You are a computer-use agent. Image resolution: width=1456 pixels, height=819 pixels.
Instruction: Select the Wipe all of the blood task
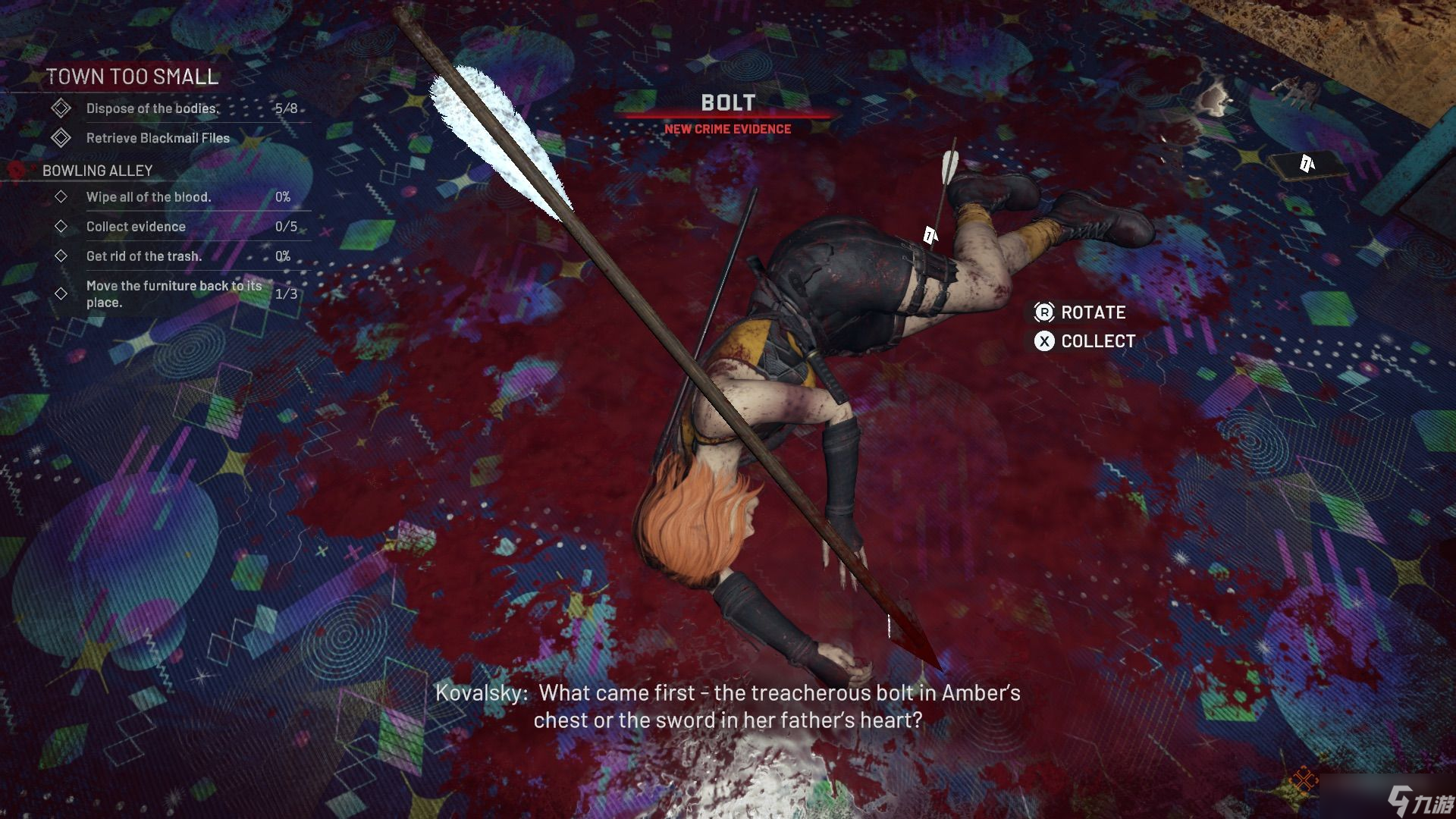149,197
